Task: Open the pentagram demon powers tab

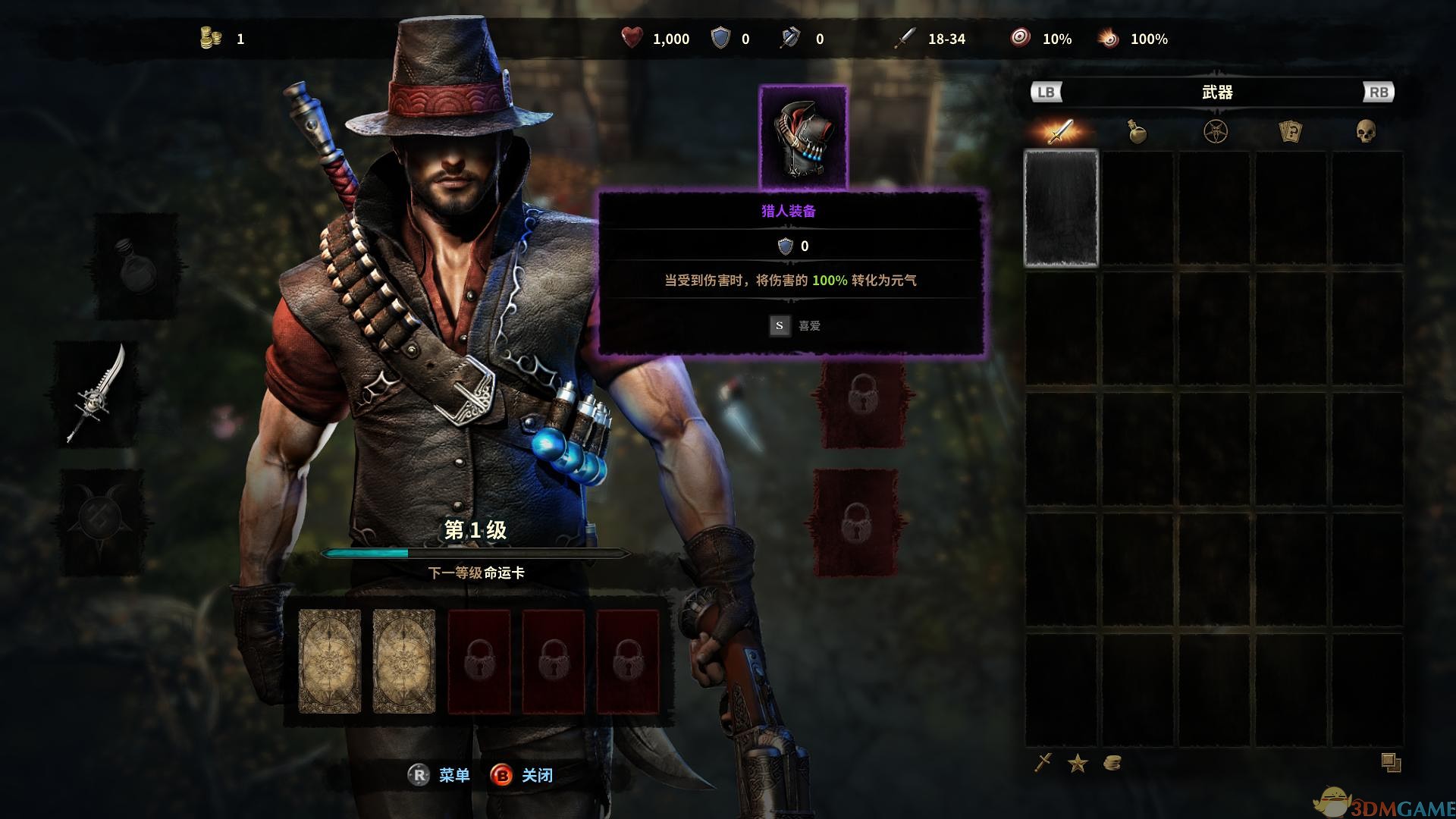Action: (x=1215, y=132)
